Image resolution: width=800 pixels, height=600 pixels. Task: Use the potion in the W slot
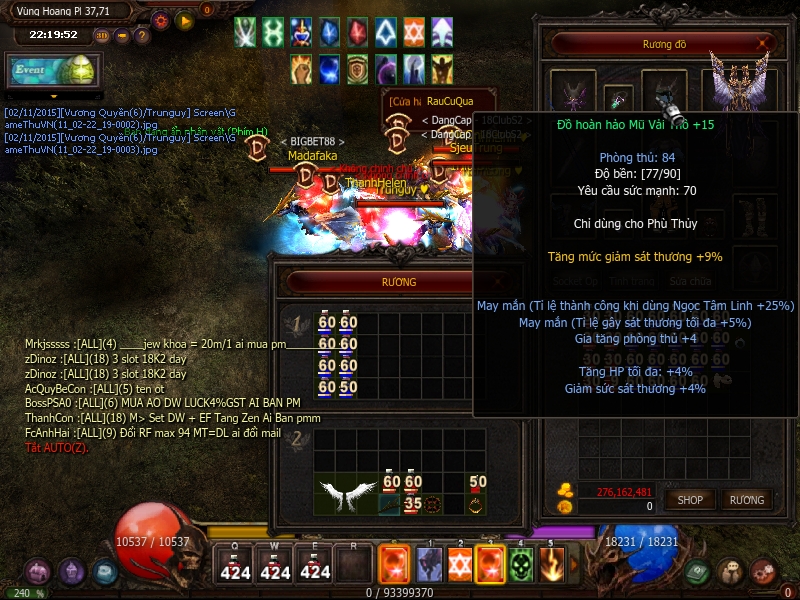275,565
